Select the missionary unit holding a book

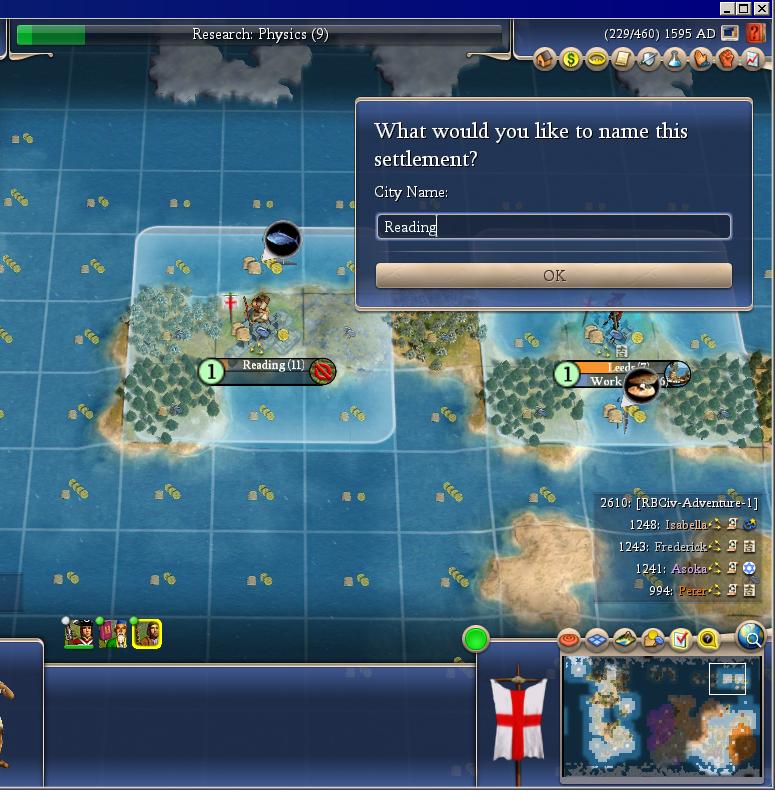click(x=113, y=633)
